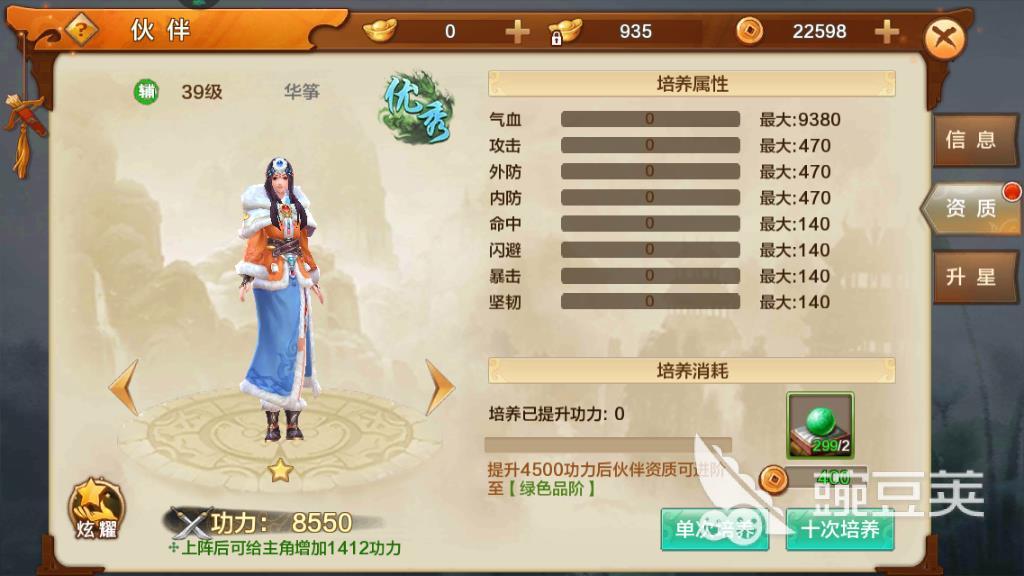Show the previous companion with left arrow
This screenshot has height=576, width=1024.
point(124,388)
